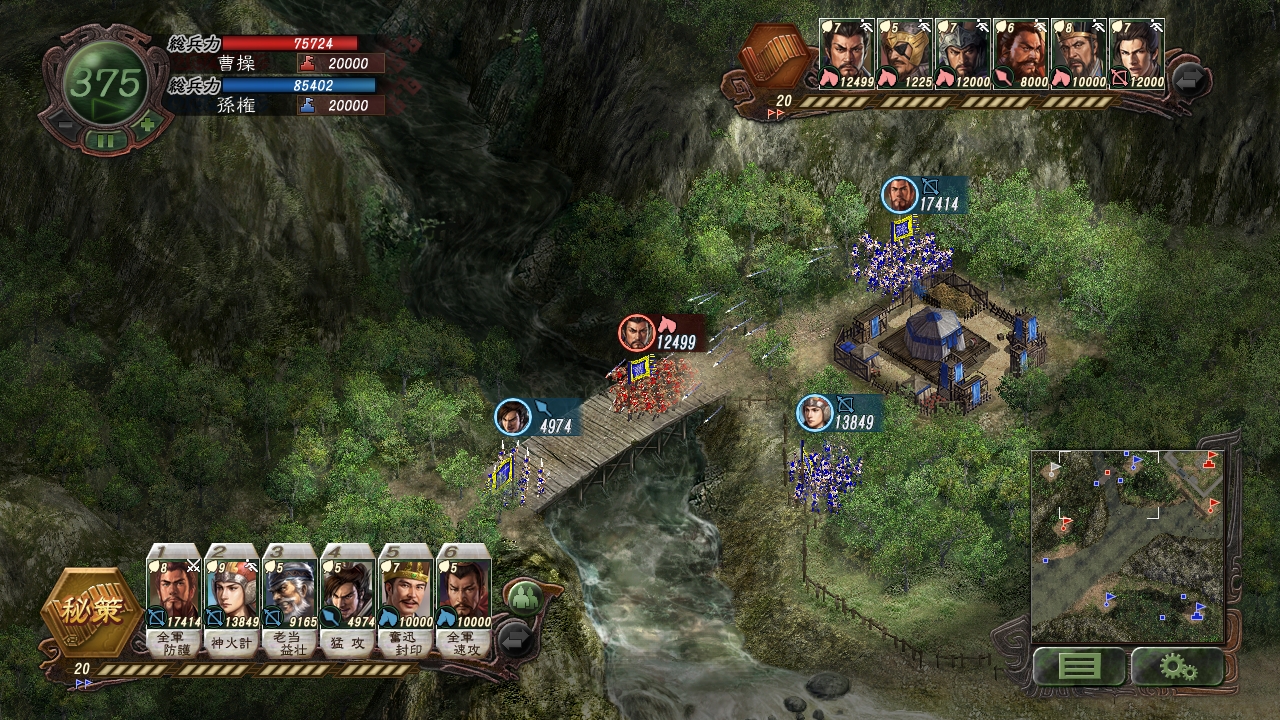Click the green all-units group button
This screenshot has height=720, width=1280.
(x=524, y=598)
